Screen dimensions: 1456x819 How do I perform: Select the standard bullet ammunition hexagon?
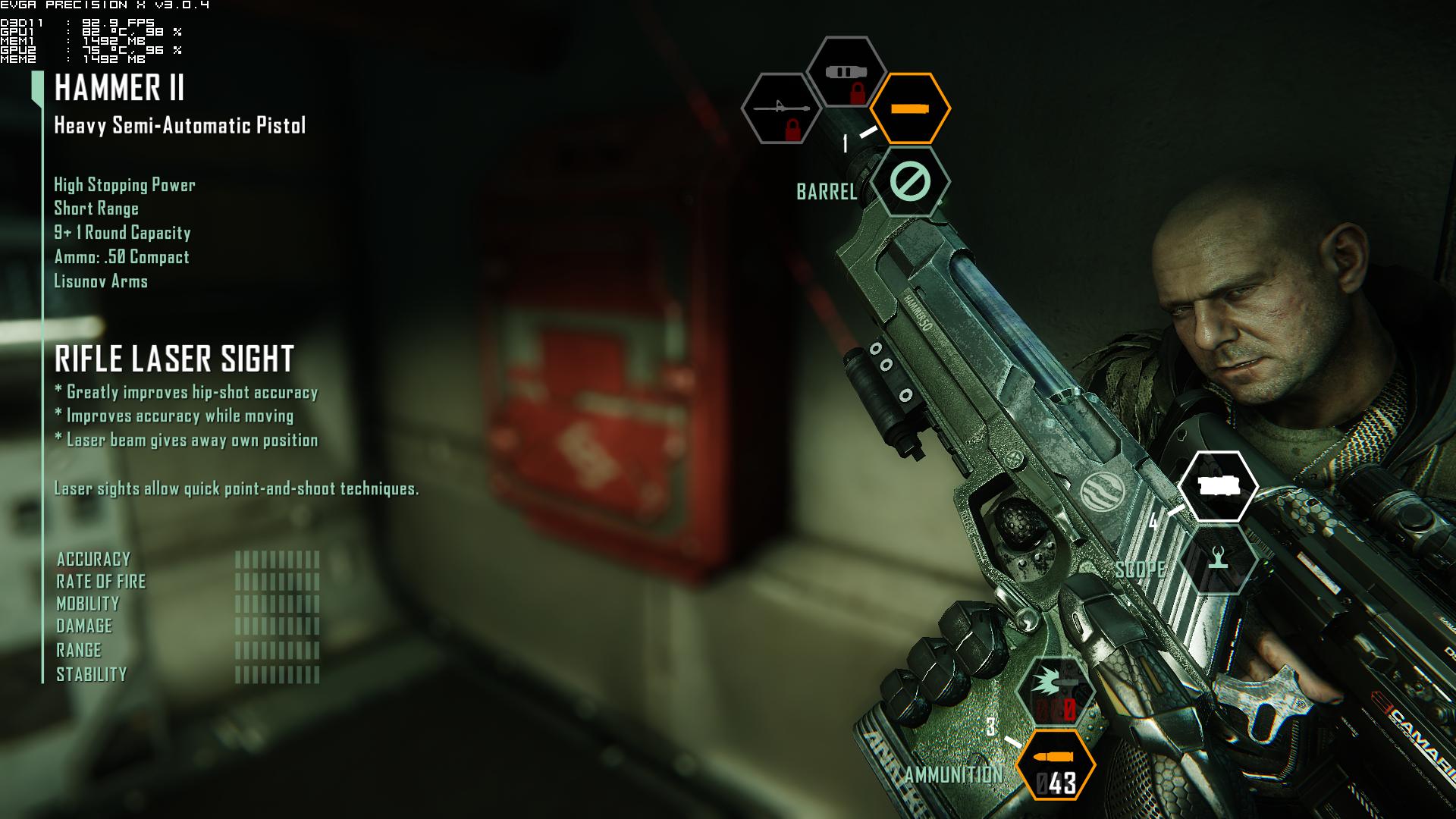(x=1056, y=764)
